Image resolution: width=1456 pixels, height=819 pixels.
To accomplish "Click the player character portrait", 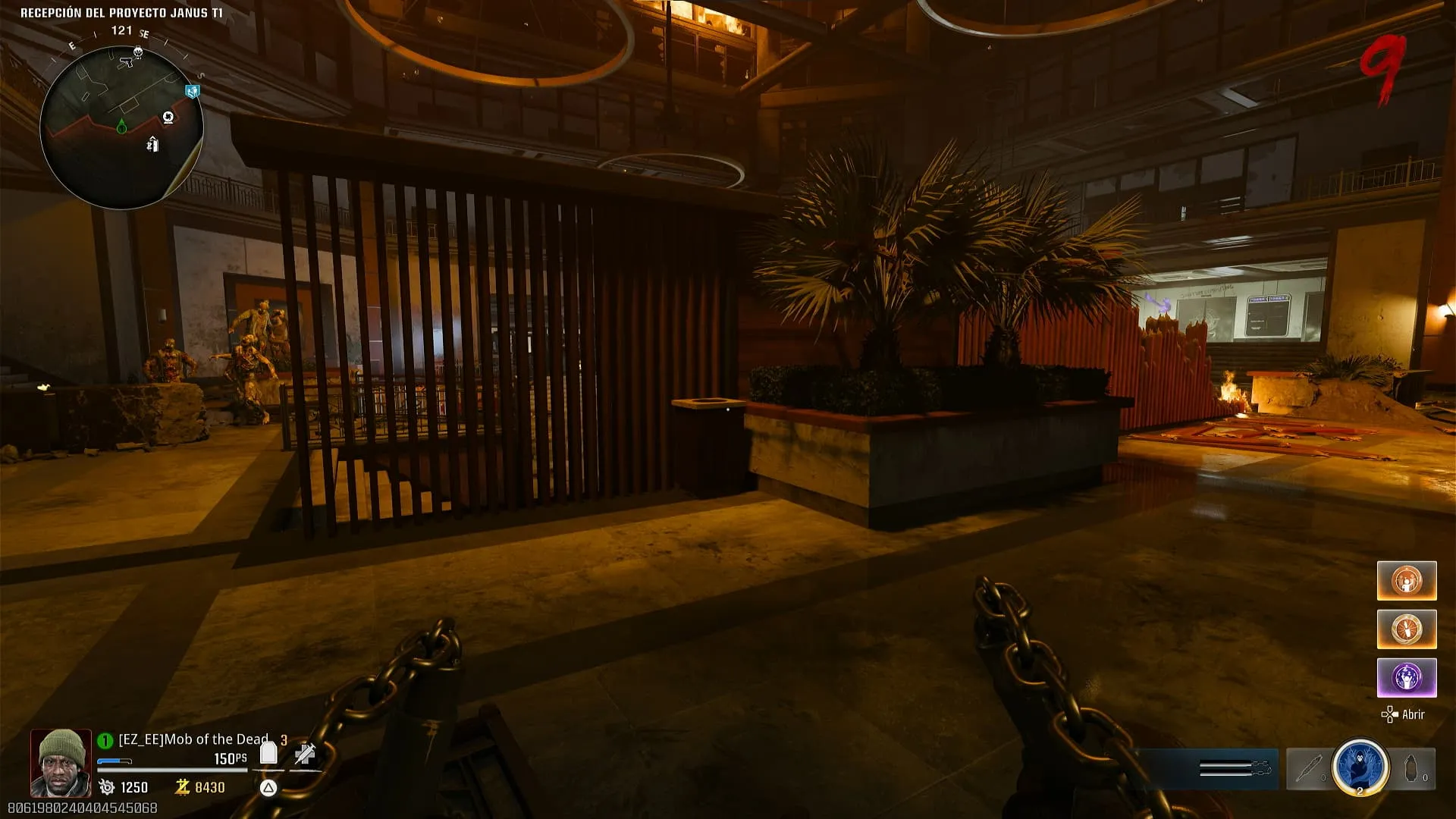I will point(61,762).
